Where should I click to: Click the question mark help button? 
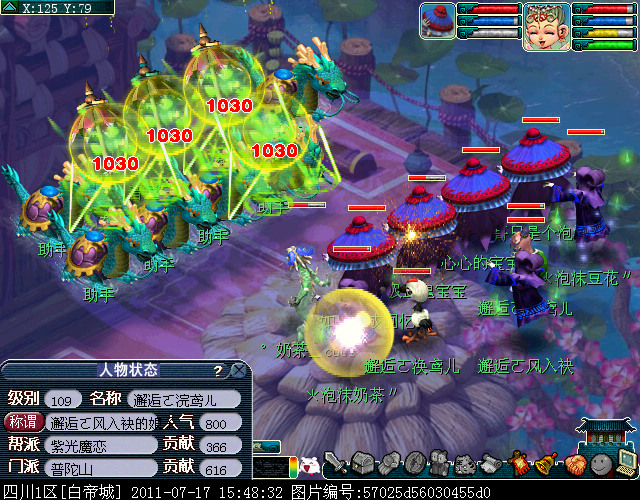218,371
